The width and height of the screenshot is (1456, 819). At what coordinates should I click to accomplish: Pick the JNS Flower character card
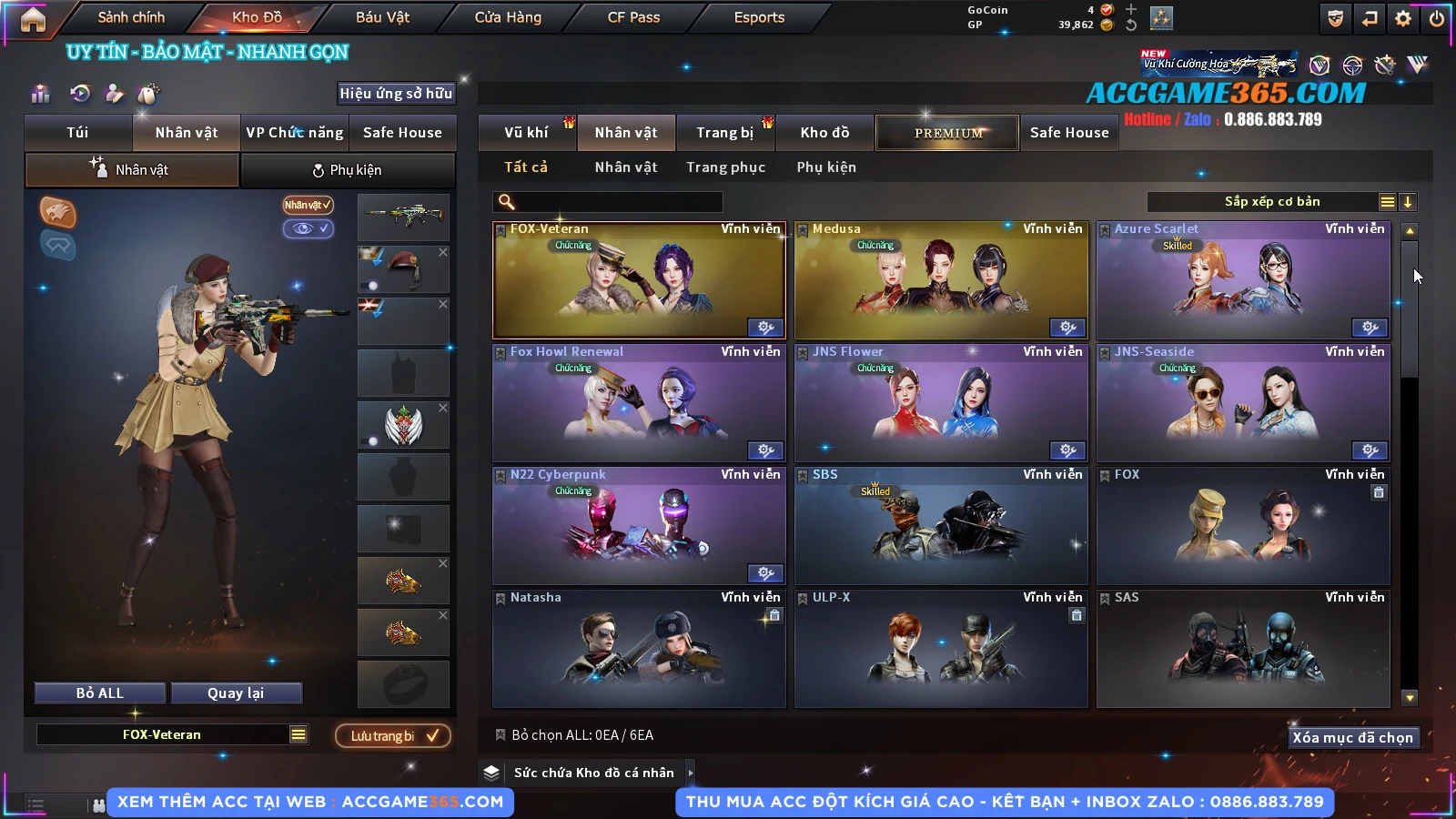pos(941,403)
